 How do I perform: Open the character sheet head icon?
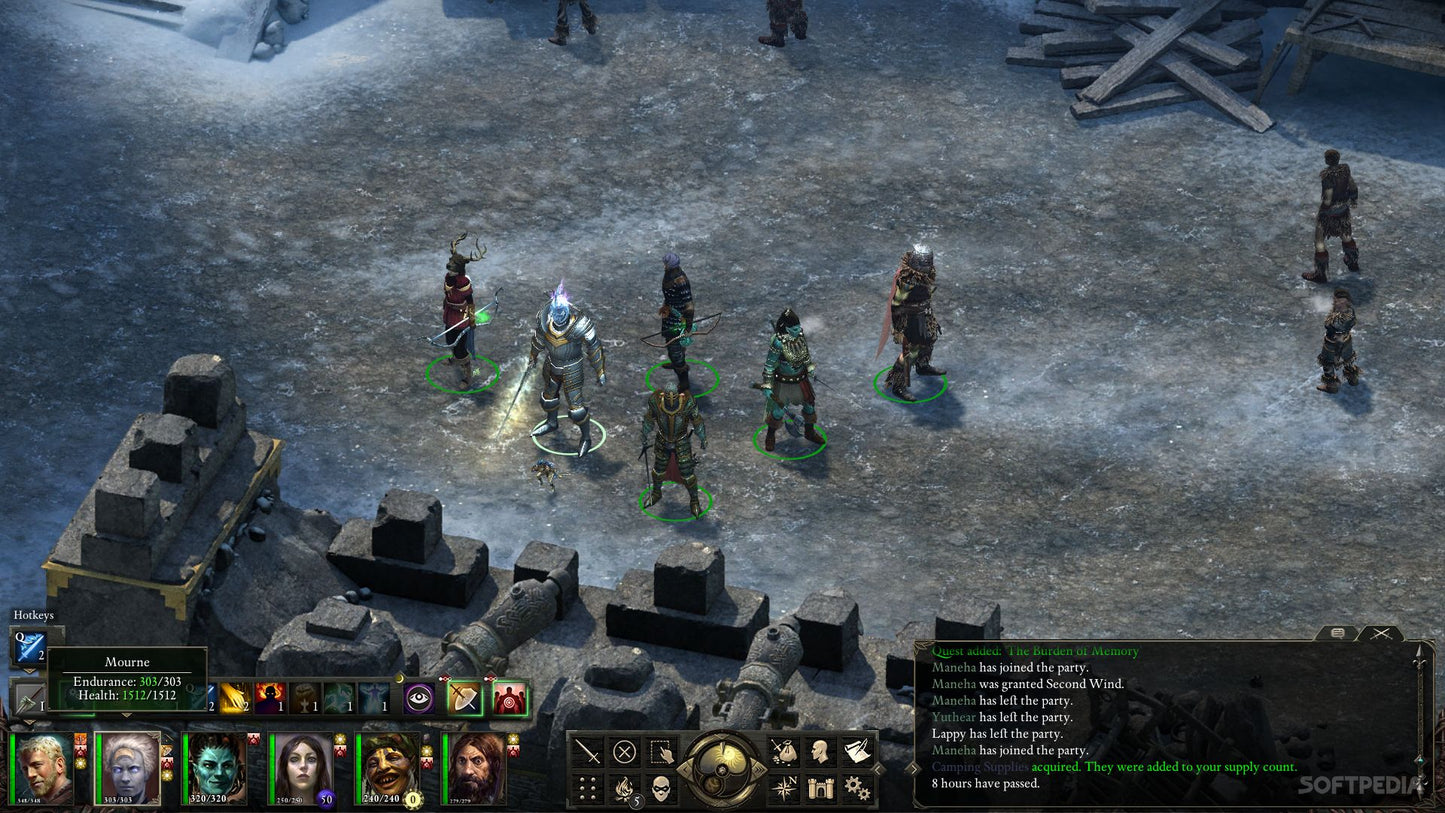[820, 751]
